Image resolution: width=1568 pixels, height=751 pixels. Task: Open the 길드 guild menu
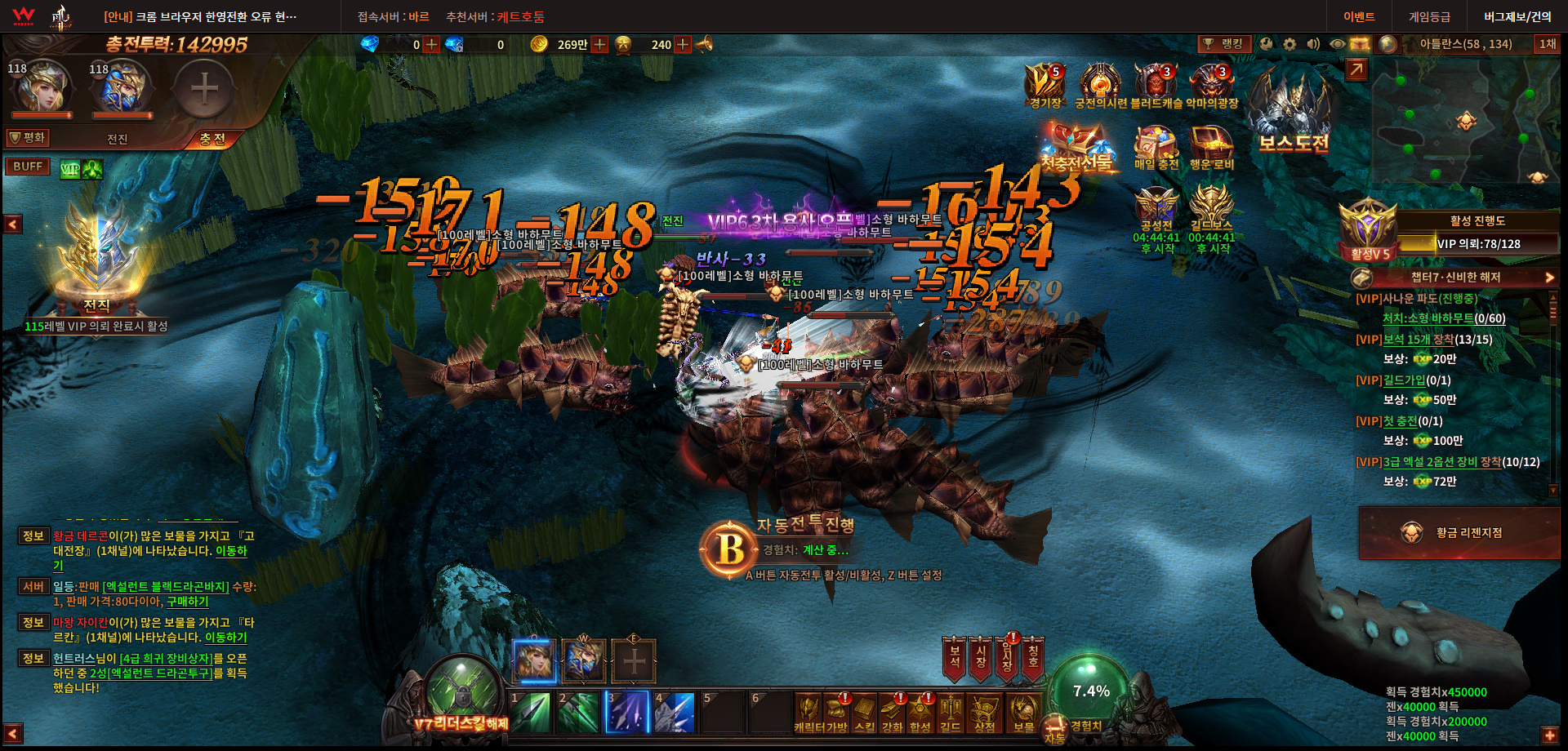pos(950,713)
